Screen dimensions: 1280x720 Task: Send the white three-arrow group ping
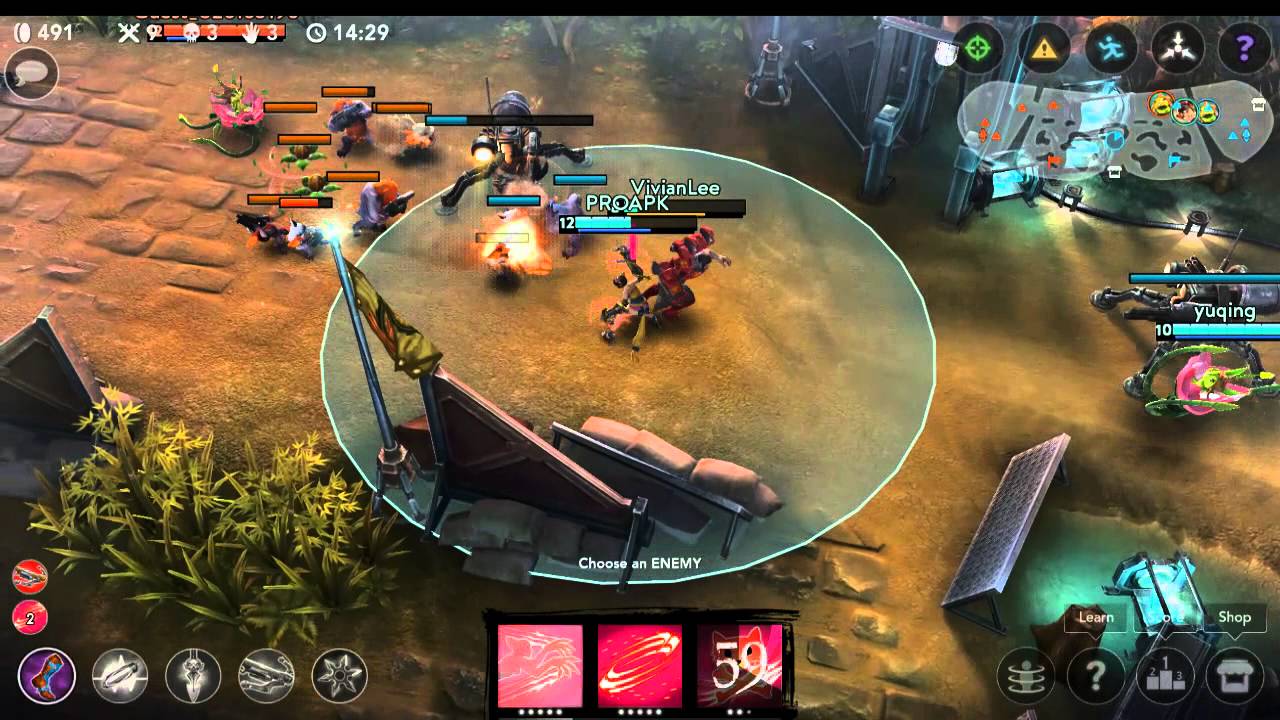click(1178, 47)
